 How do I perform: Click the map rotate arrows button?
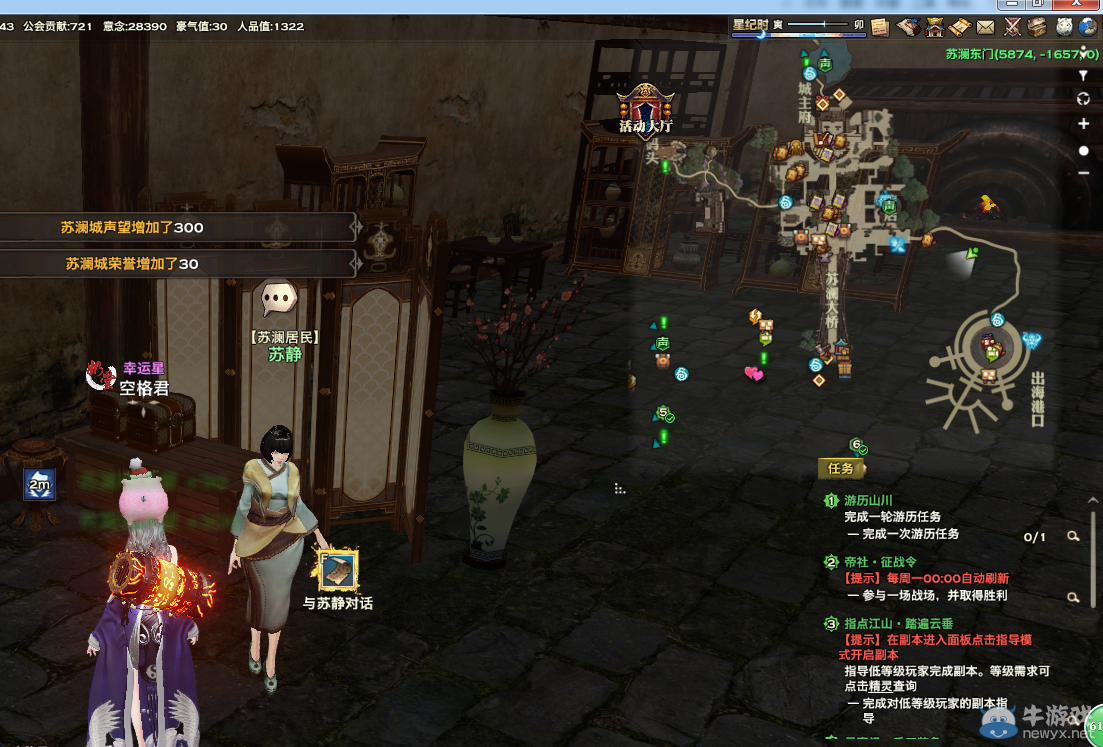[1084, 99]
